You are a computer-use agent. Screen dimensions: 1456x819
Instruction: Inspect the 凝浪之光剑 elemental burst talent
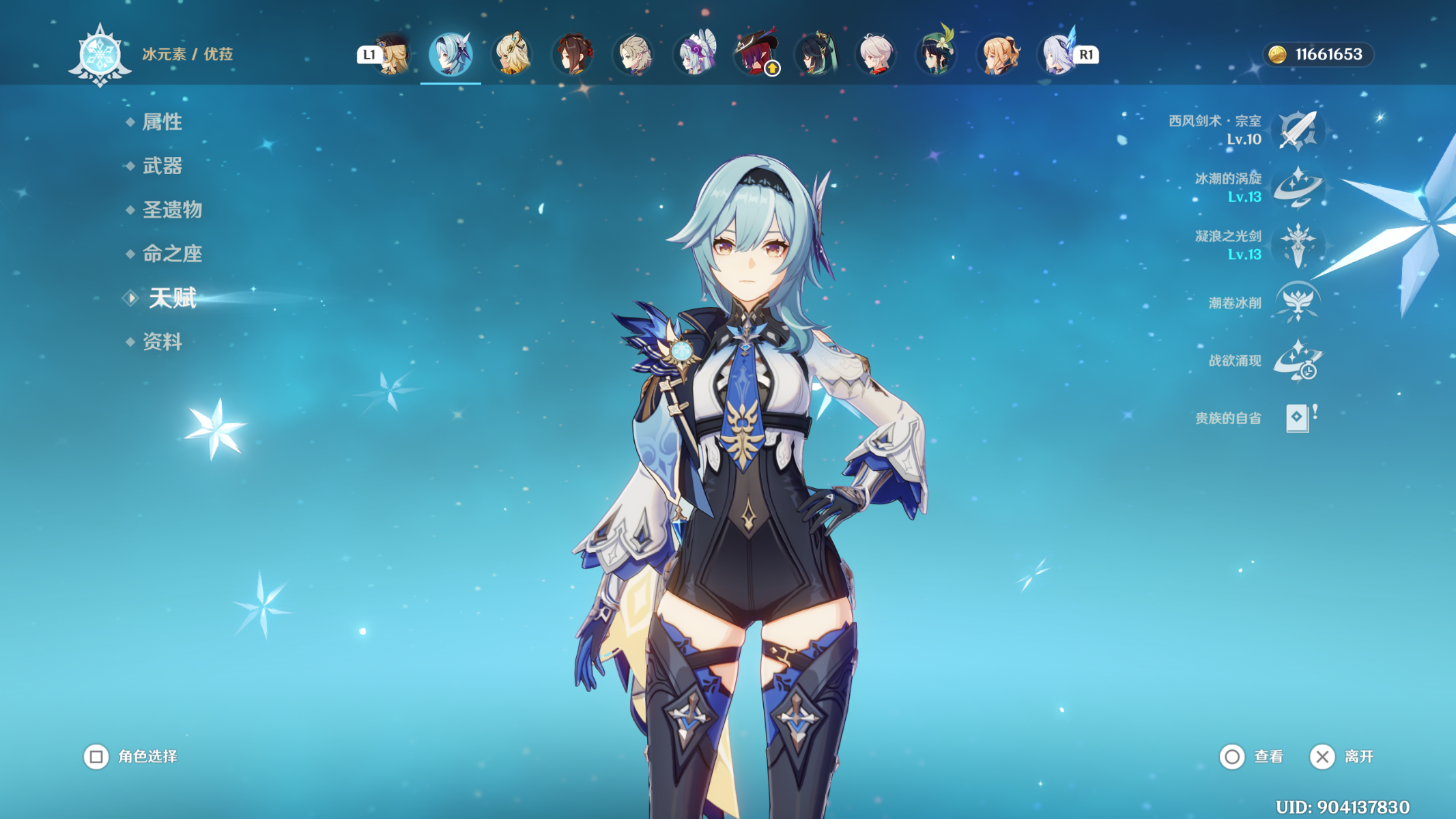[1298, 245]
